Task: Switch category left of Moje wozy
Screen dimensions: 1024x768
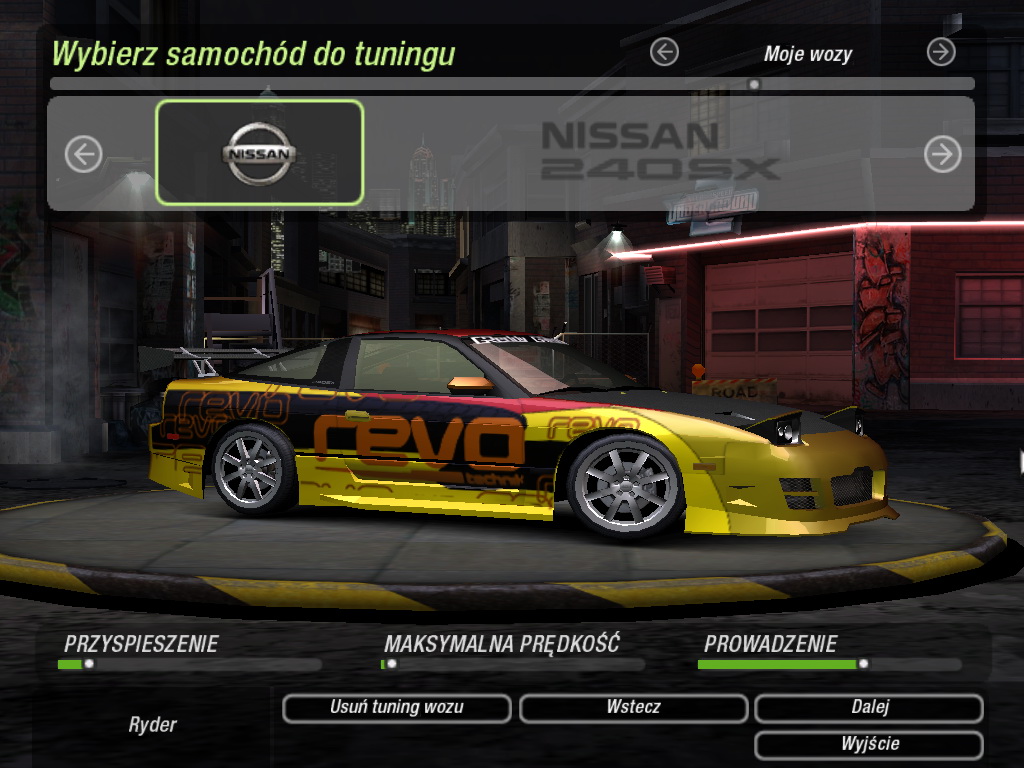Action: (664, 52)
